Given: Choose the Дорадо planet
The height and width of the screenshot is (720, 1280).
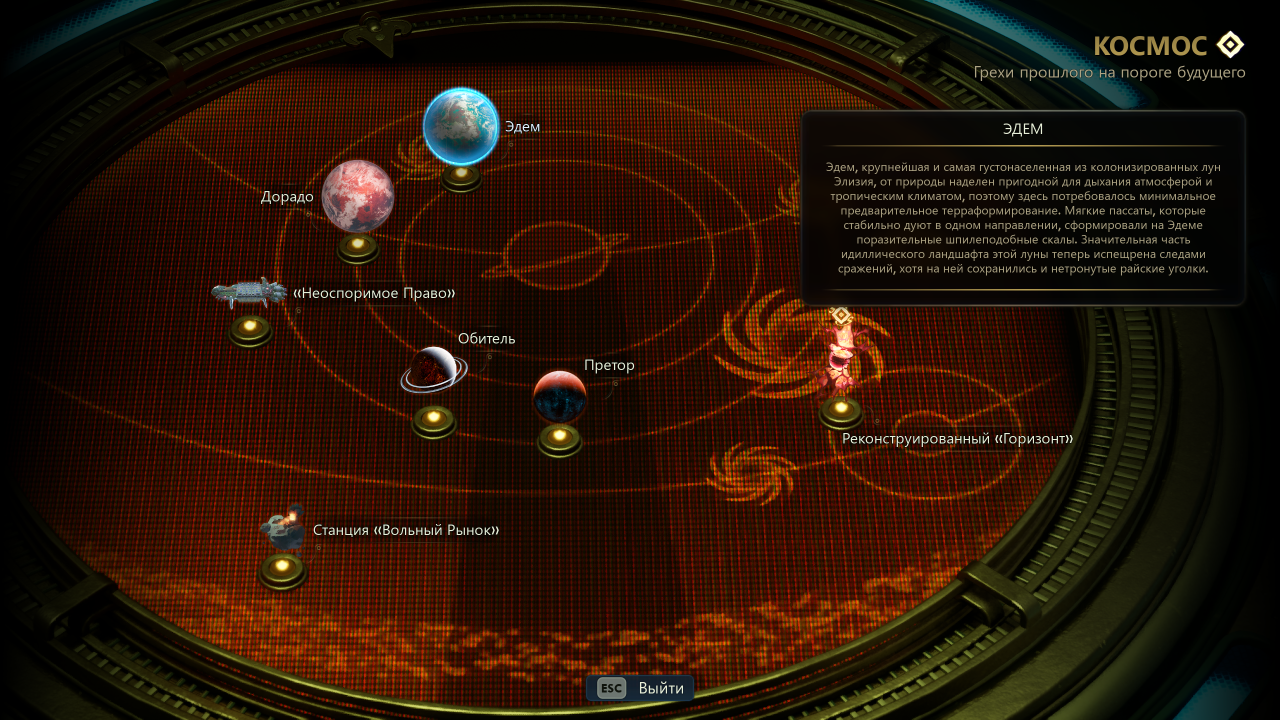Looking at the screenshot, I should click(x=357, y=196).
